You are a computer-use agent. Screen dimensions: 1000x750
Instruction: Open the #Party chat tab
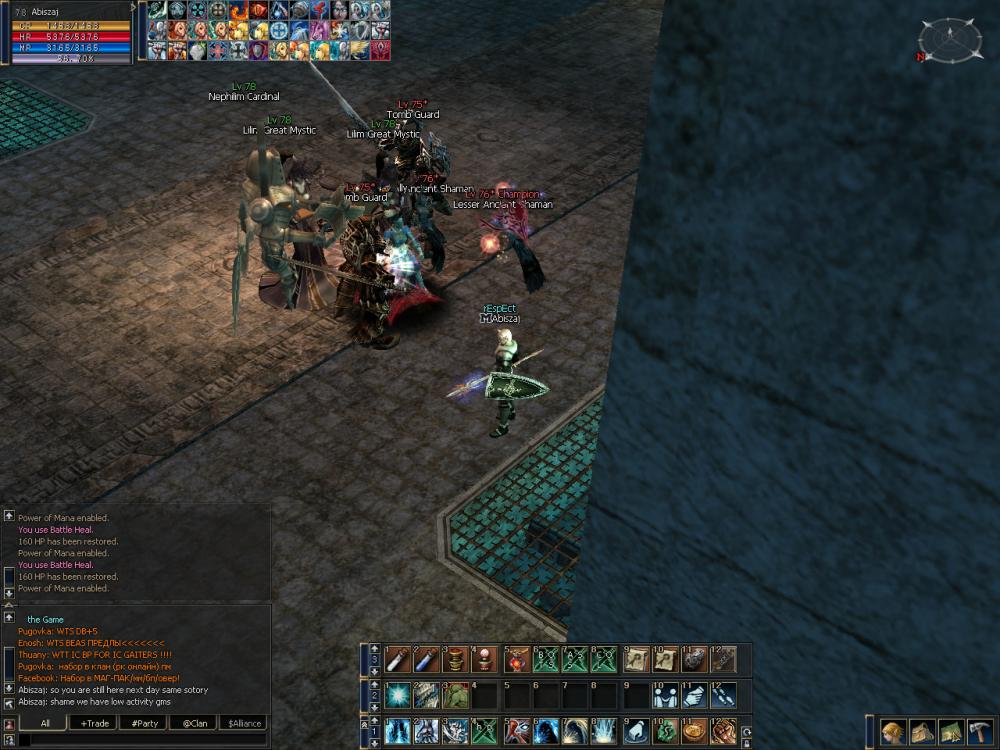point(143,723)
